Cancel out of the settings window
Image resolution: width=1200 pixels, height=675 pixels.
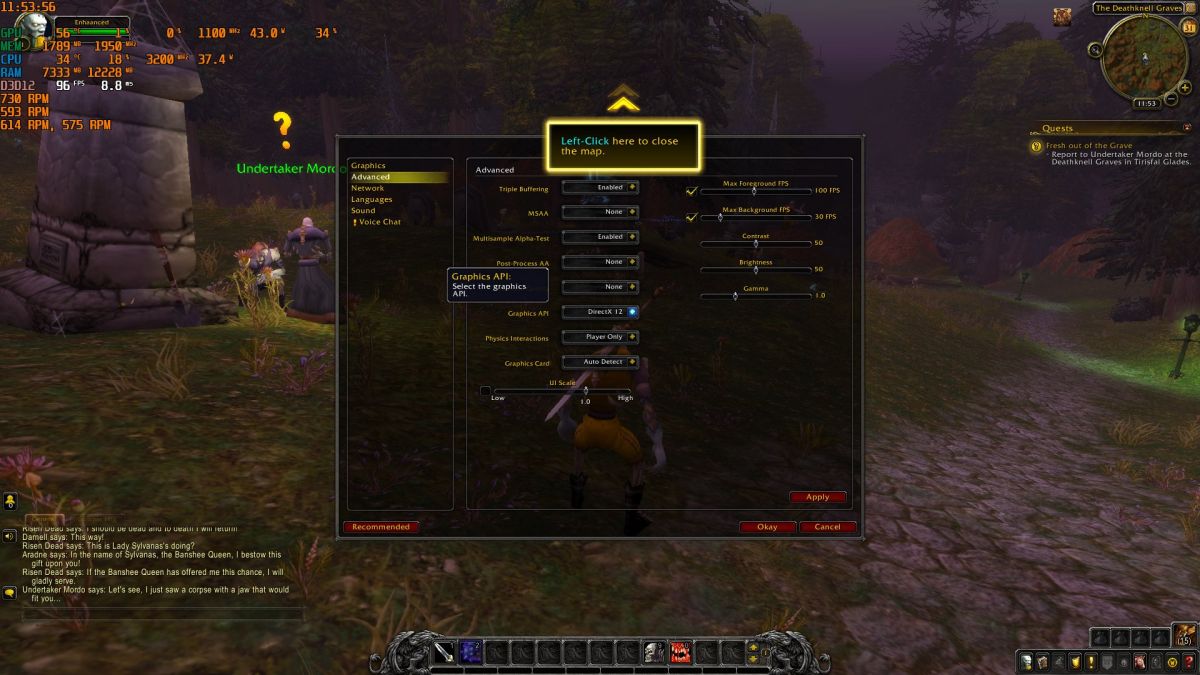pos(827,527)
